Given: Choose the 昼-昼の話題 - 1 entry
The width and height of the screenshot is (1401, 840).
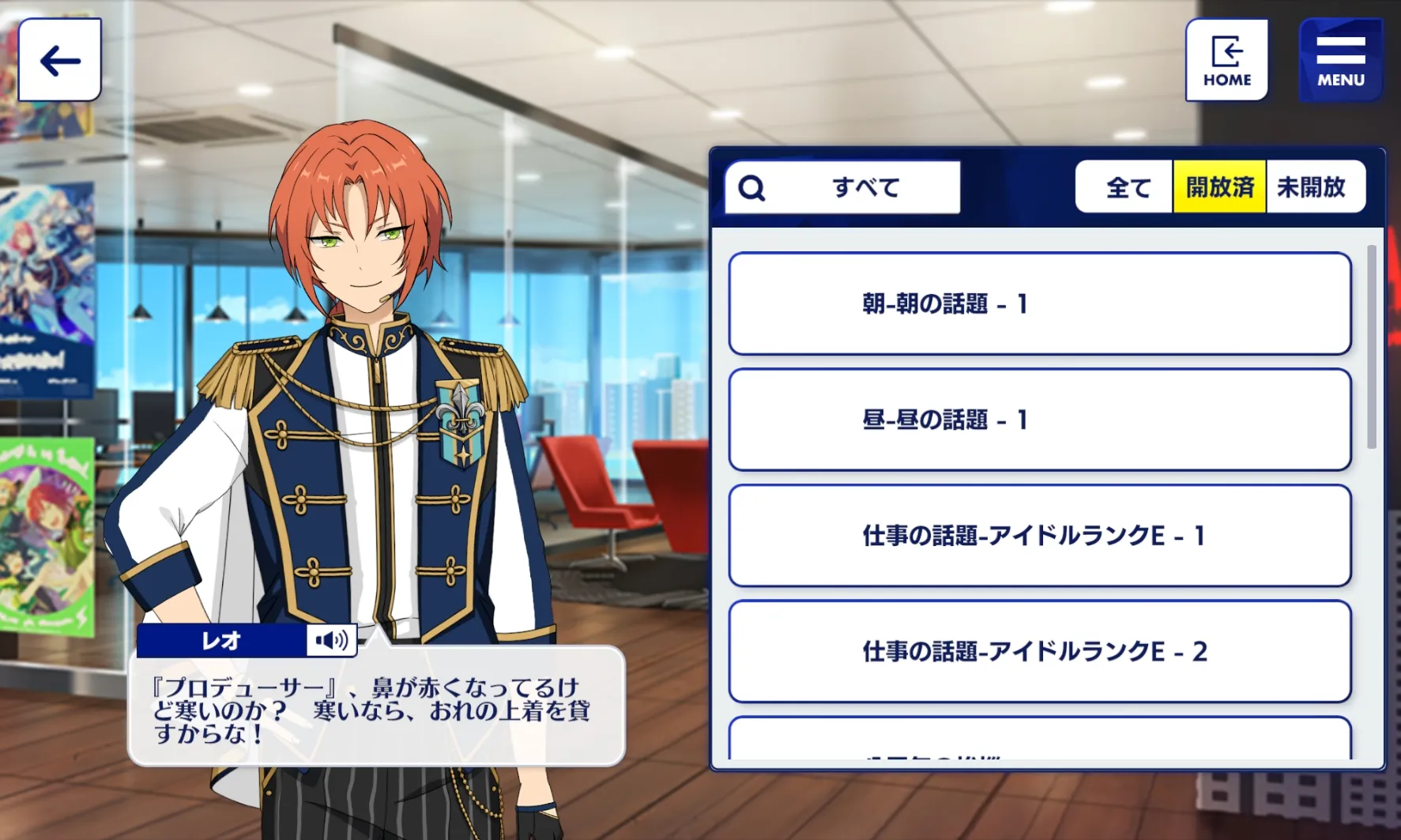Looking at the screenshot, I should point(1039,420).
